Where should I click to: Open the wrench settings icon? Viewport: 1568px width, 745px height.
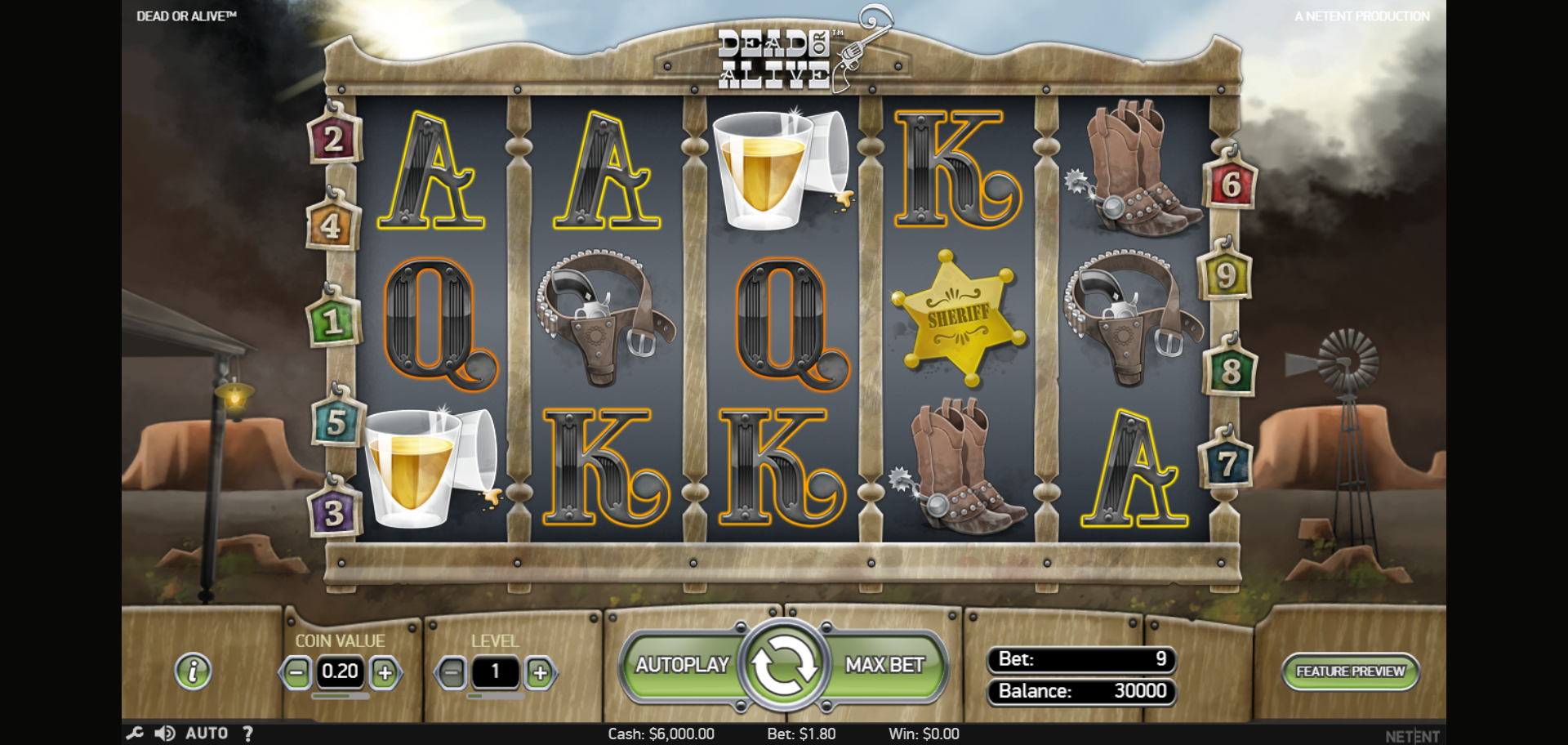pos(135,734)
